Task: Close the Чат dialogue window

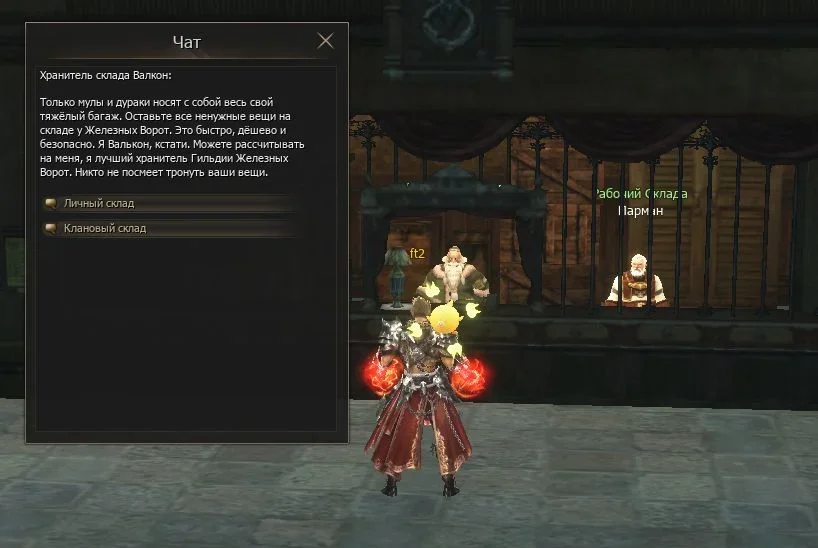Action: point(325,41)
